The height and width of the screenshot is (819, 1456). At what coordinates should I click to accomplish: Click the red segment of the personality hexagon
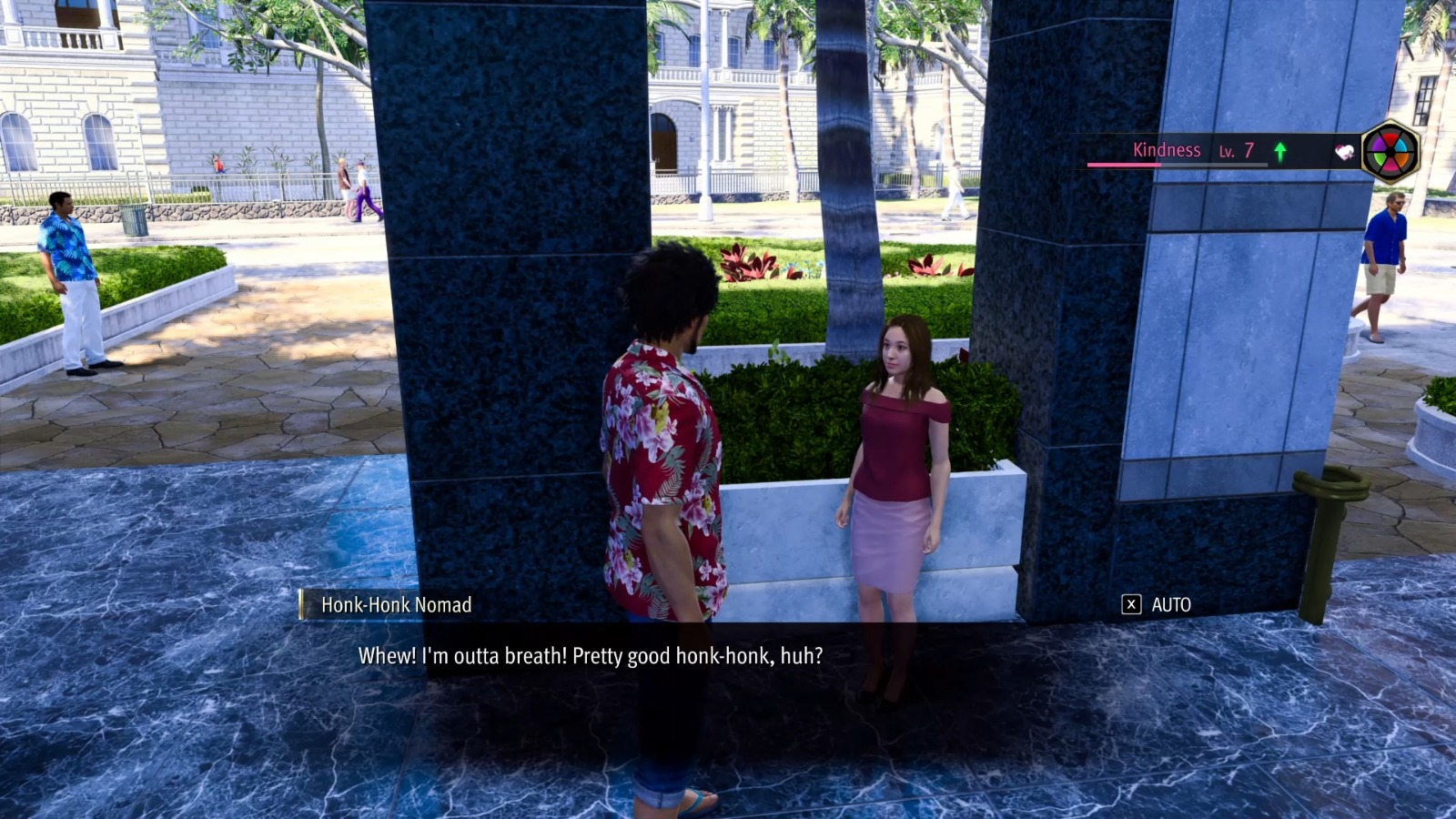pos(1391,138)
